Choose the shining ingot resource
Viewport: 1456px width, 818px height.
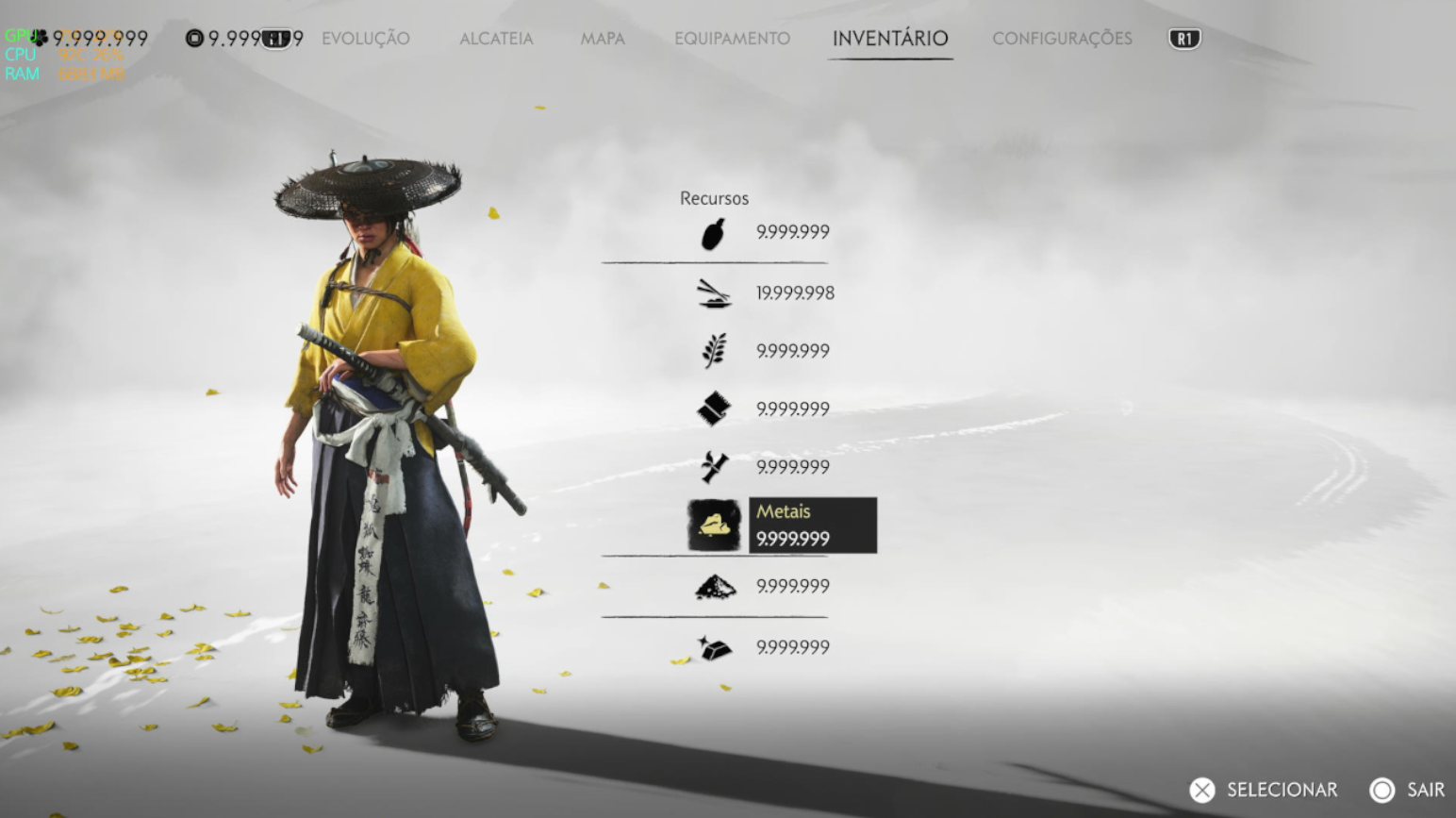tap(714, 648)
